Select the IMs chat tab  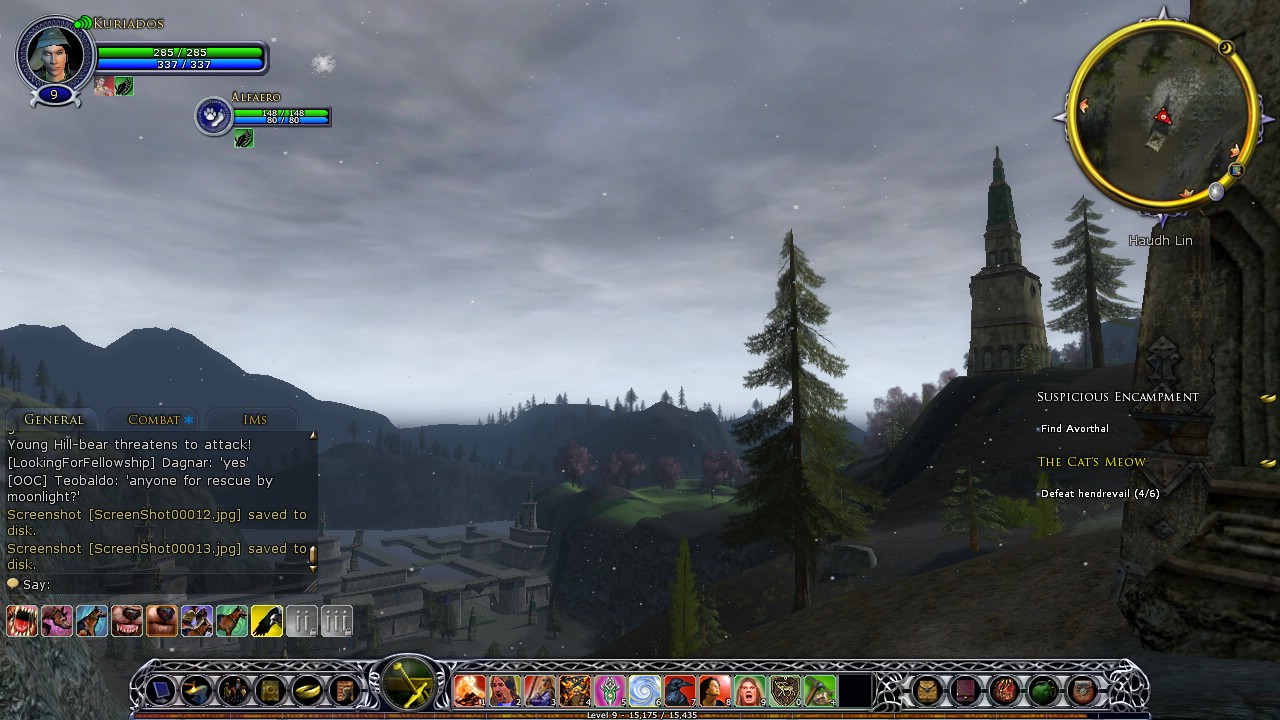(x=254, y=420)
